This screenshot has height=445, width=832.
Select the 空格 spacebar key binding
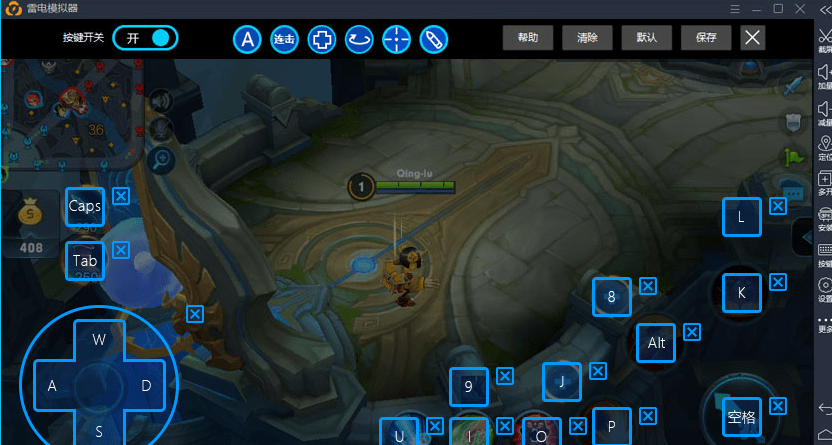click(x=741, y=417)
